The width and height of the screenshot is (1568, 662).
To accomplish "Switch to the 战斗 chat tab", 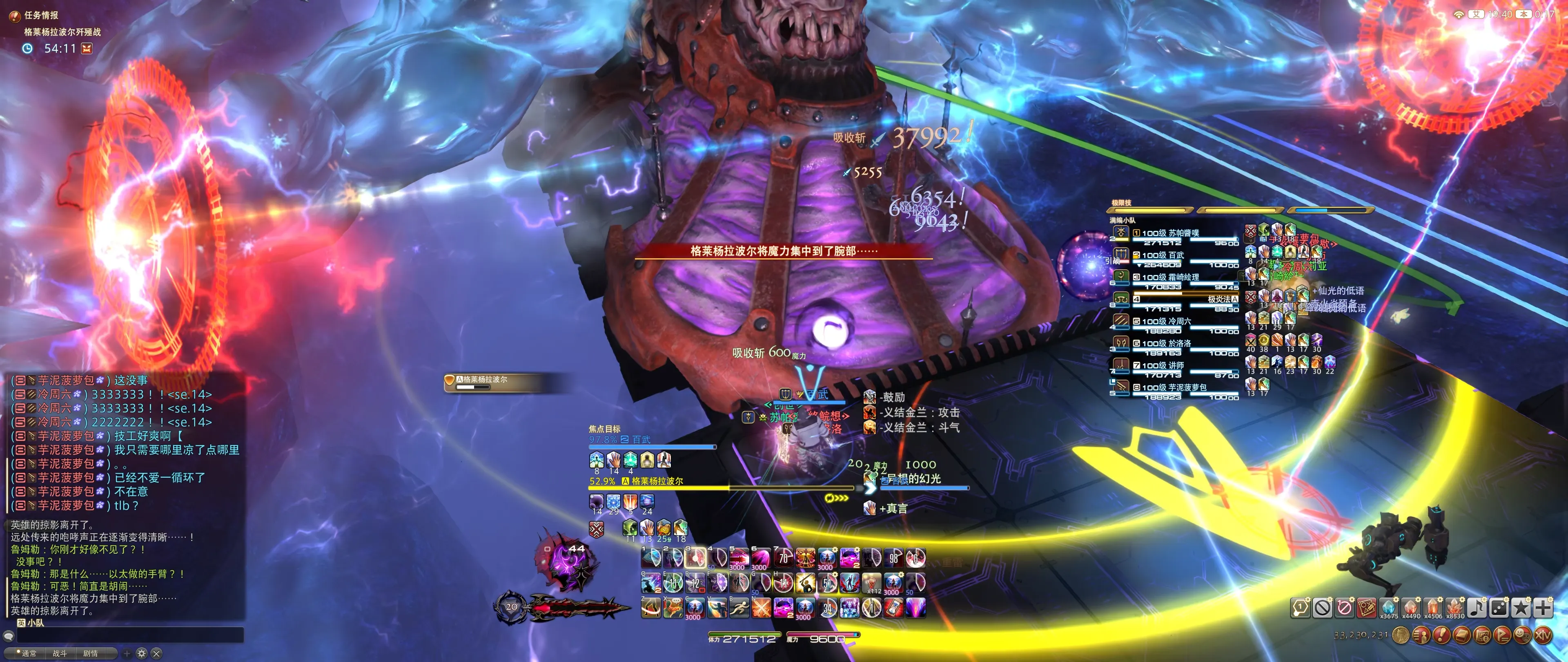I will point(60,653).
